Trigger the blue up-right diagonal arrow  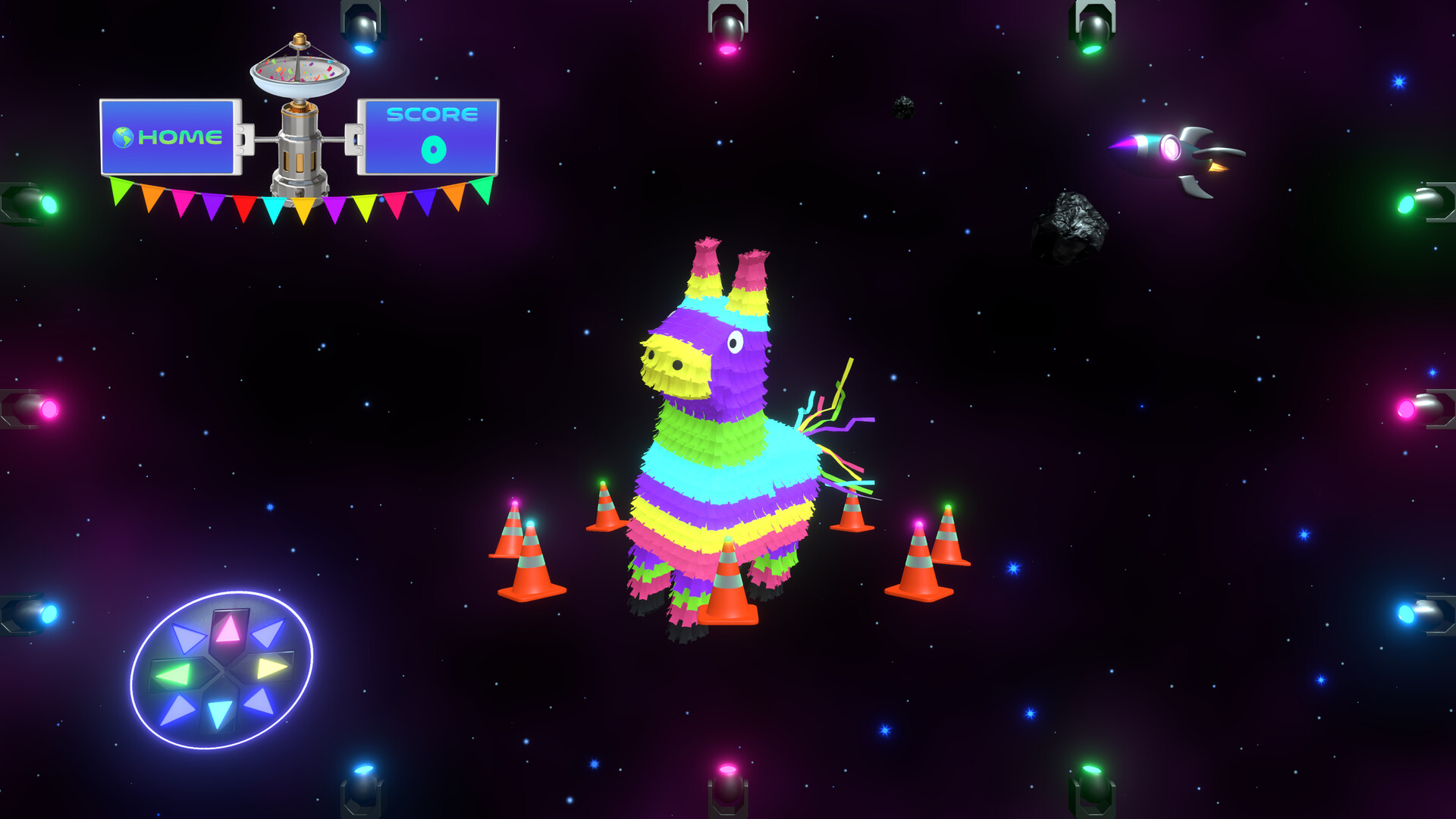click(268, 633)
